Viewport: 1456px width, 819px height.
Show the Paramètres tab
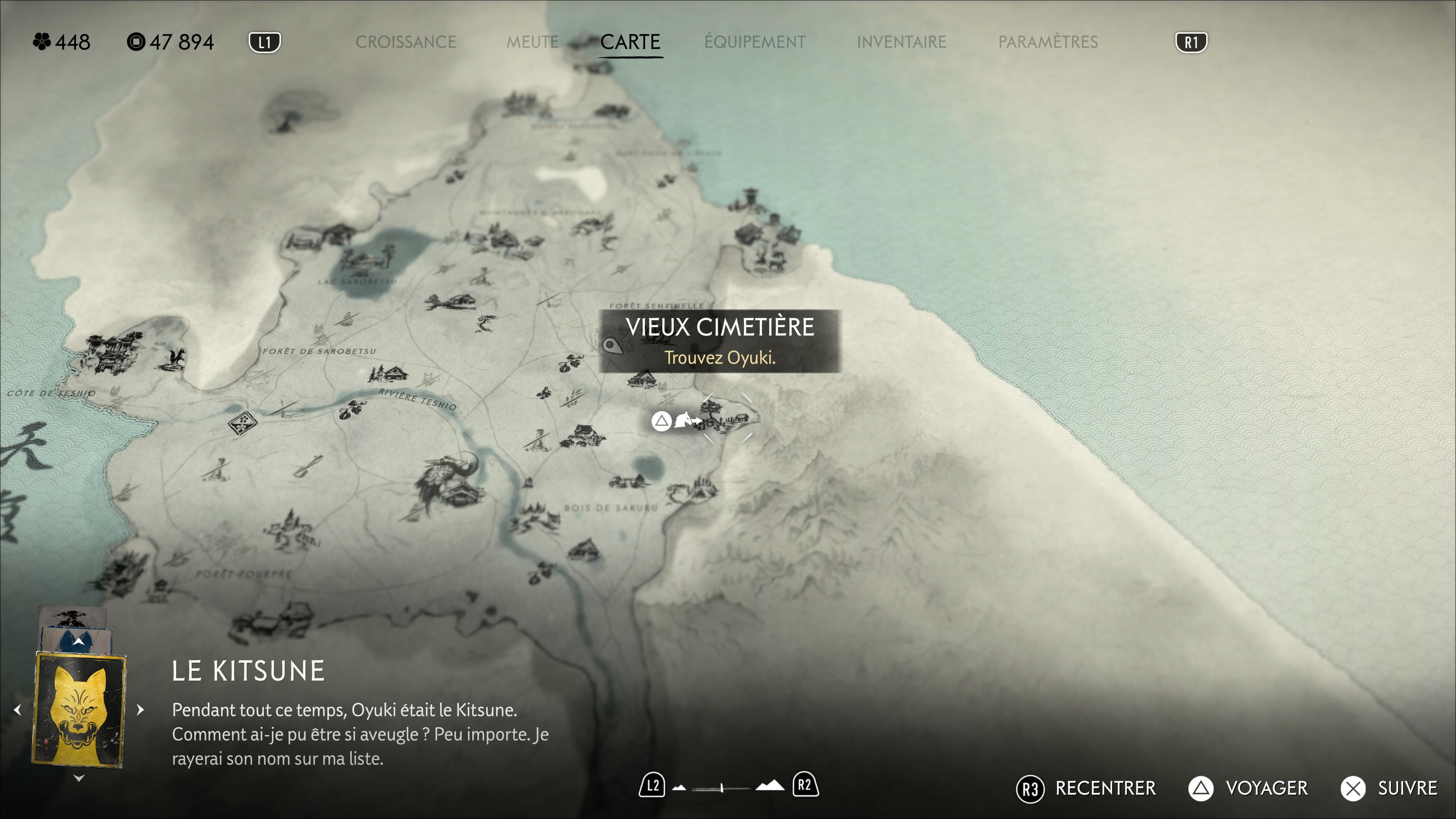point(1047,42)
